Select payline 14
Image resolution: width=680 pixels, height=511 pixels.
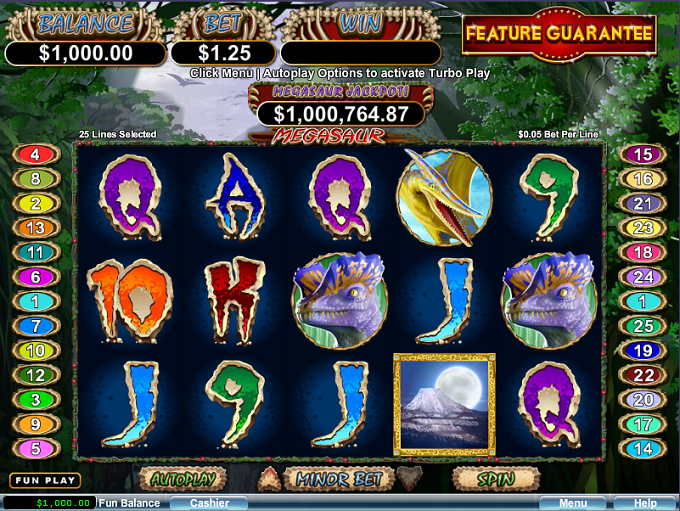643,449
